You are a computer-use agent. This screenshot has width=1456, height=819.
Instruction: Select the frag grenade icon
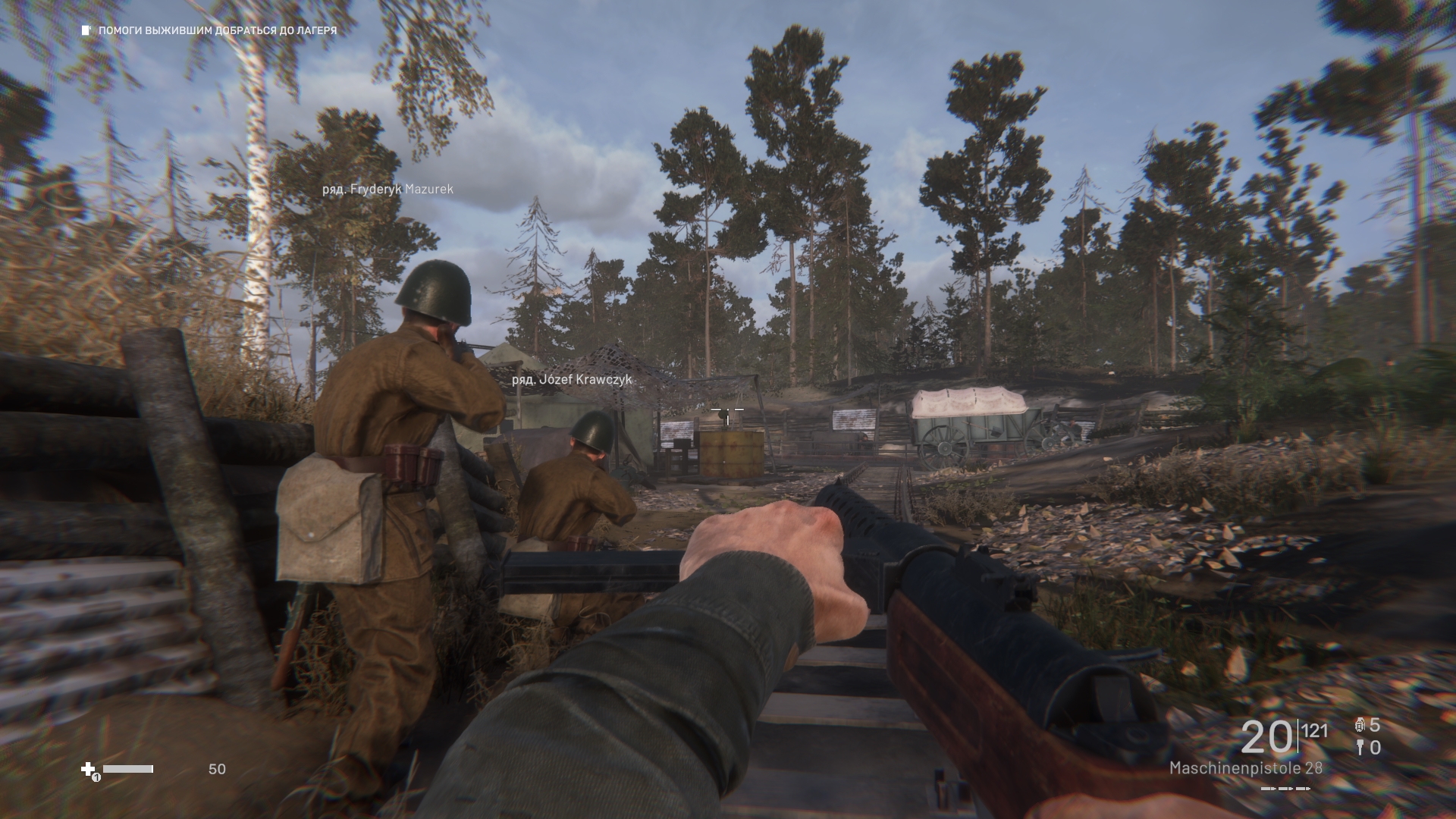click(x=1359, y=725)
